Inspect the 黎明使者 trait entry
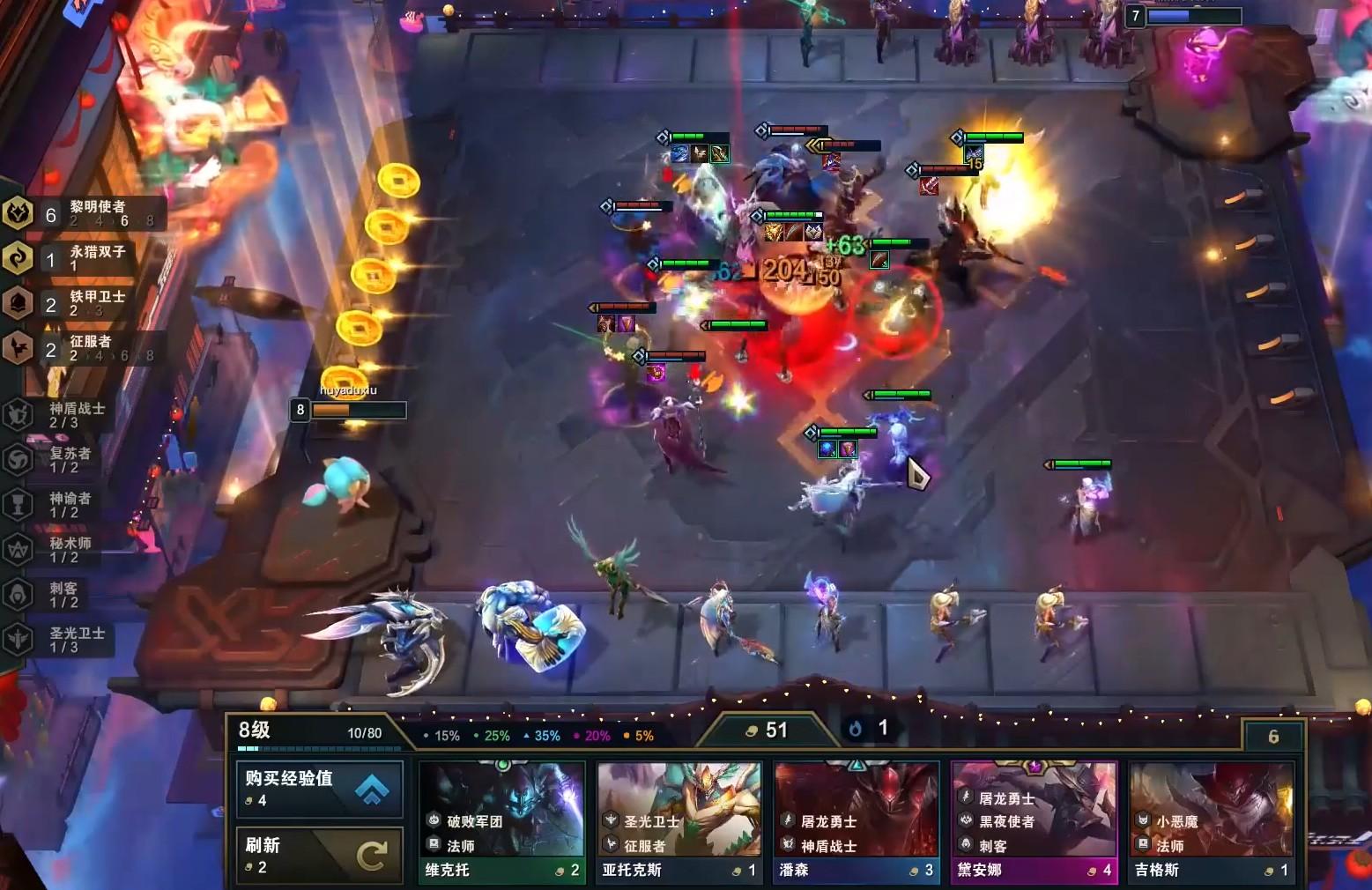The image size is (1372, 890). [x=84, y=213]
